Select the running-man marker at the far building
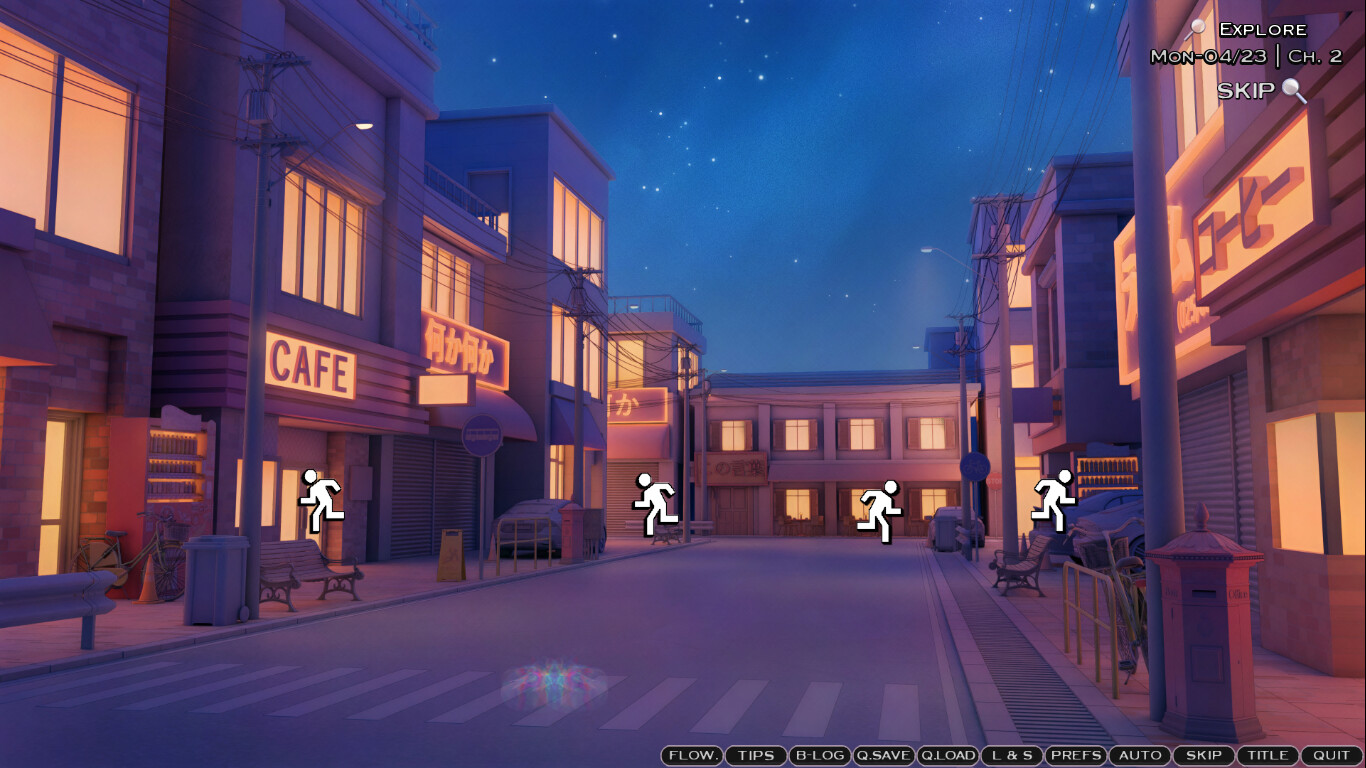The width and height of the screenshot is (1366, 768). pos(880,511)
